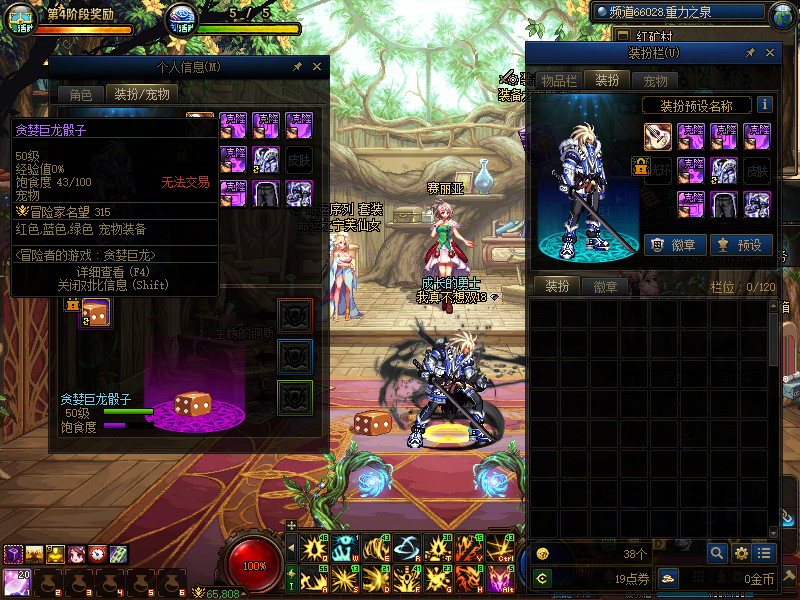Screen dimensions: 800x600
Task: Switch to the 徽章 sub-tab above the grid
Action: pos(605,287)
